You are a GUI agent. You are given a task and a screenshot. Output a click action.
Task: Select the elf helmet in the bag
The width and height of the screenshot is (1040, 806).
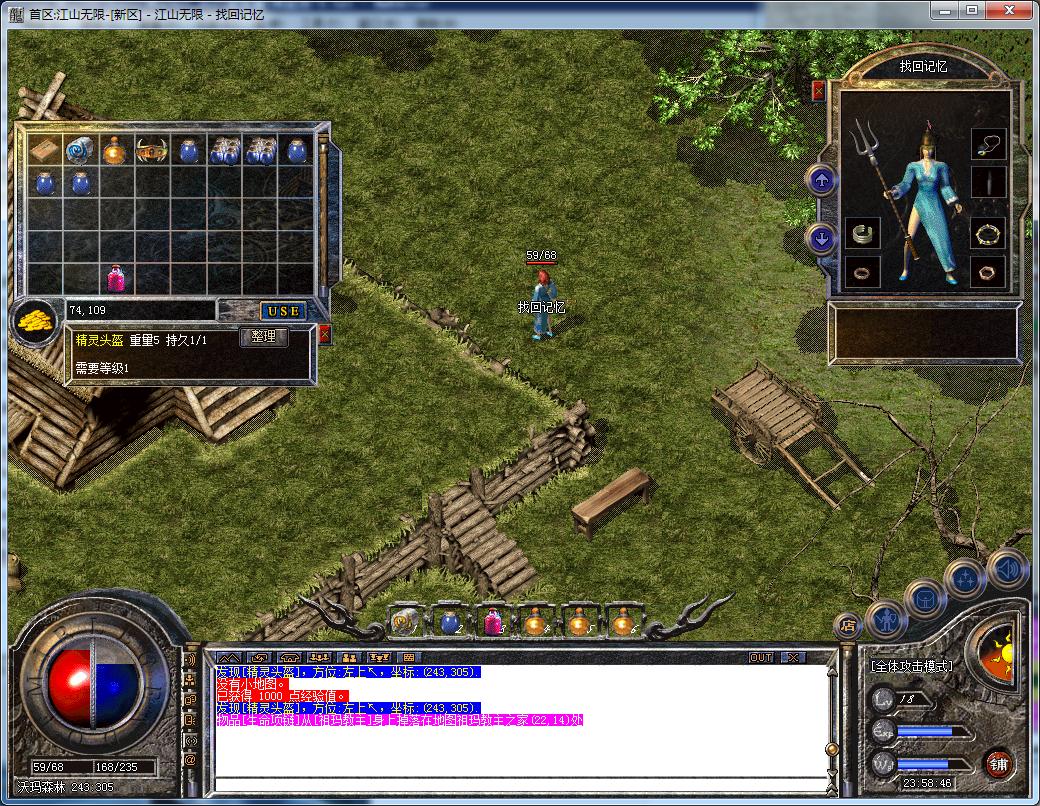click(153, 150)
